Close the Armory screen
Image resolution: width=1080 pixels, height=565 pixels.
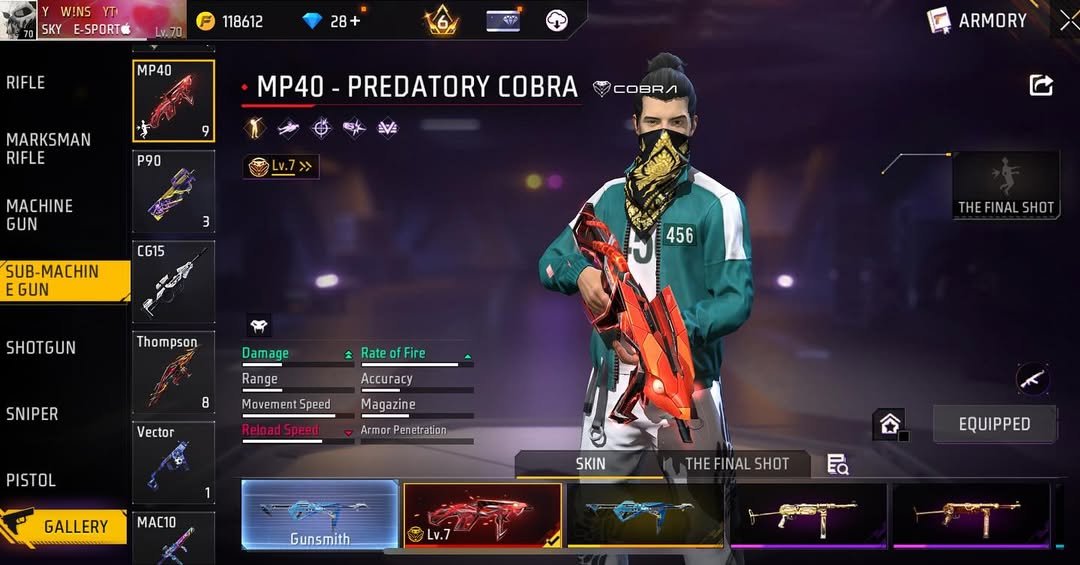pos(1068,20)
